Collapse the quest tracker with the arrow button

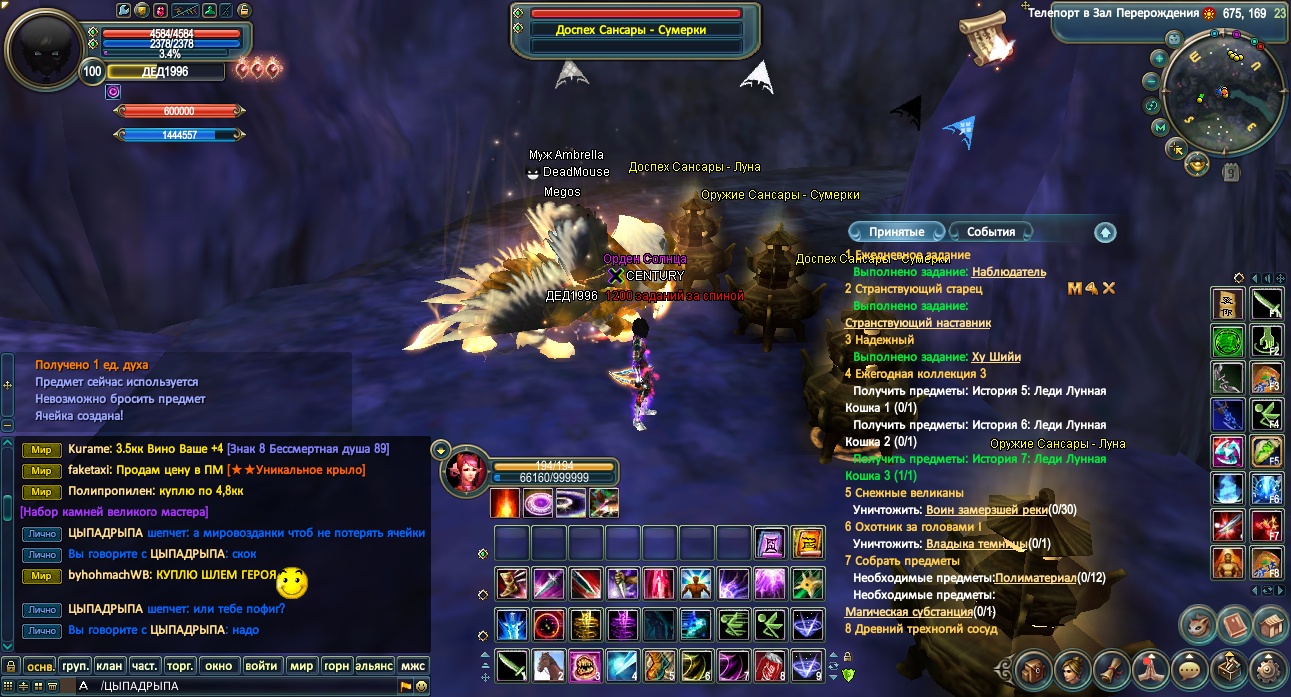1105,232
